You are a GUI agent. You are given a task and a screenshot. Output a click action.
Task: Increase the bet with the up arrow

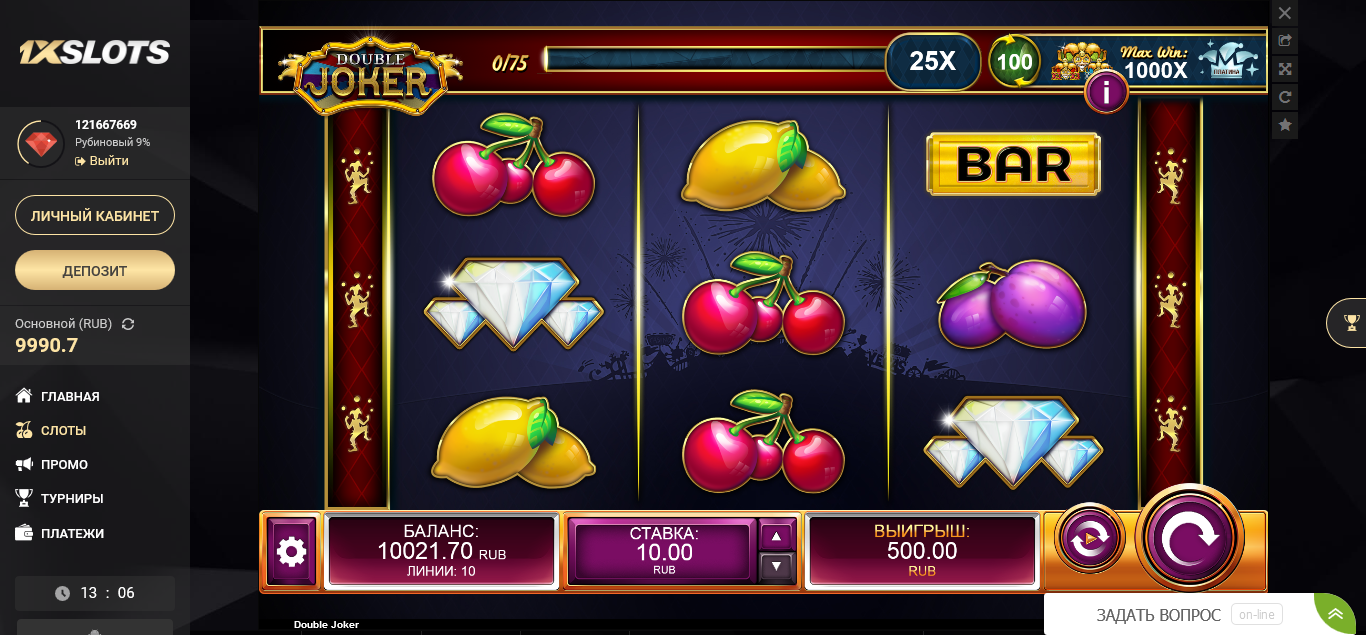777,536
